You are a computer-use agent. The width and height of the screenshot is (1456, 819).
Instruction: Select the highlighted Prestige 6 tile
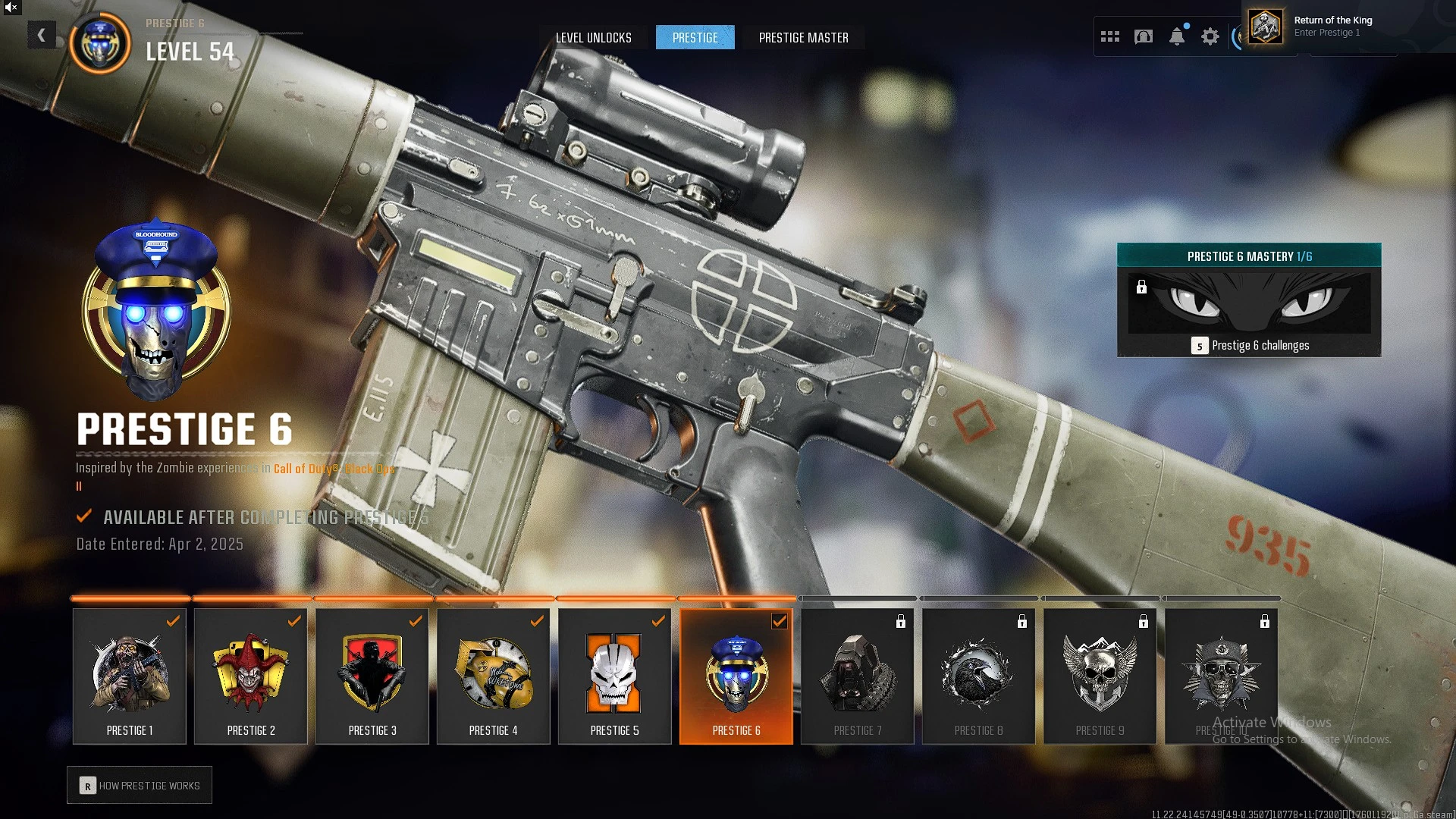[736, 676]
